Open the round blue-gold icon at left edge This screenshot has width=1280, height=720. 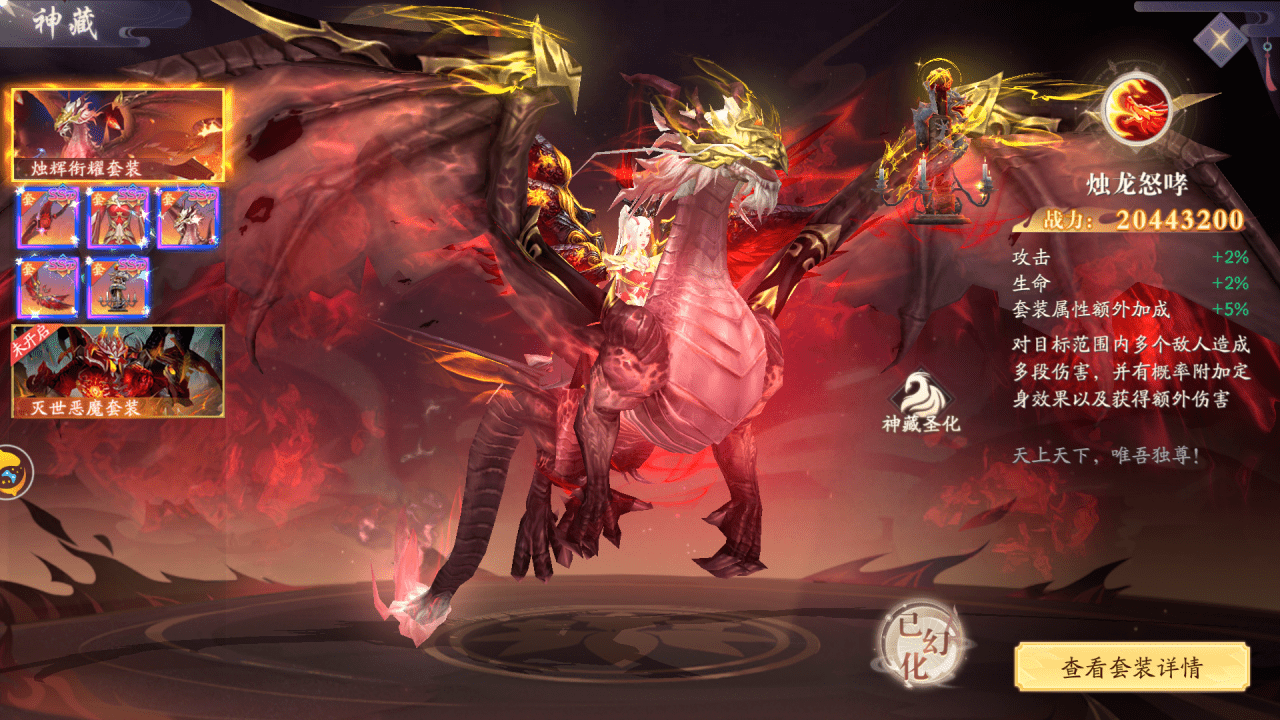point(12,472)
